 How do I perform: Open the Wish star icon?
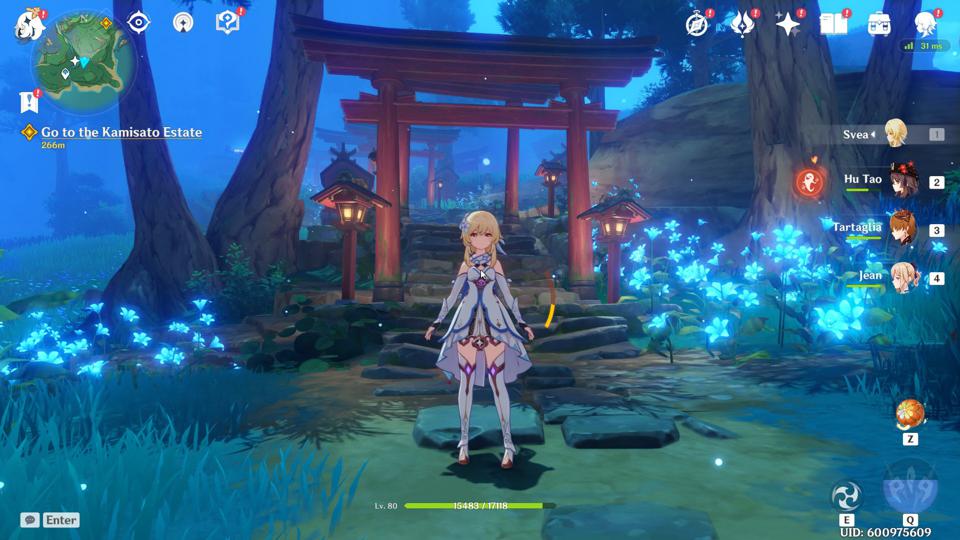coord(788,24)
